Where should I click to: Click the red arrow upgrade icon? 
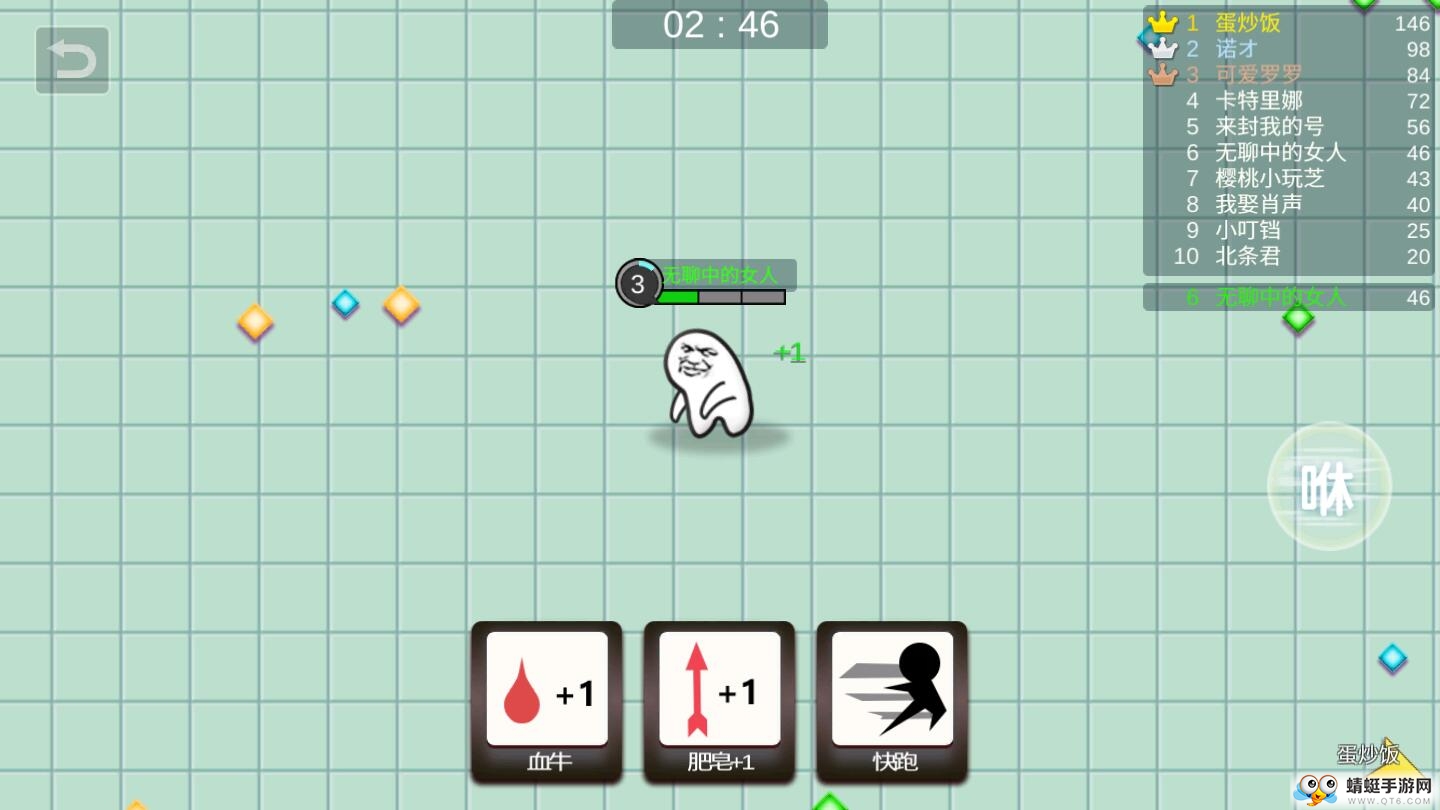[695, 690]
